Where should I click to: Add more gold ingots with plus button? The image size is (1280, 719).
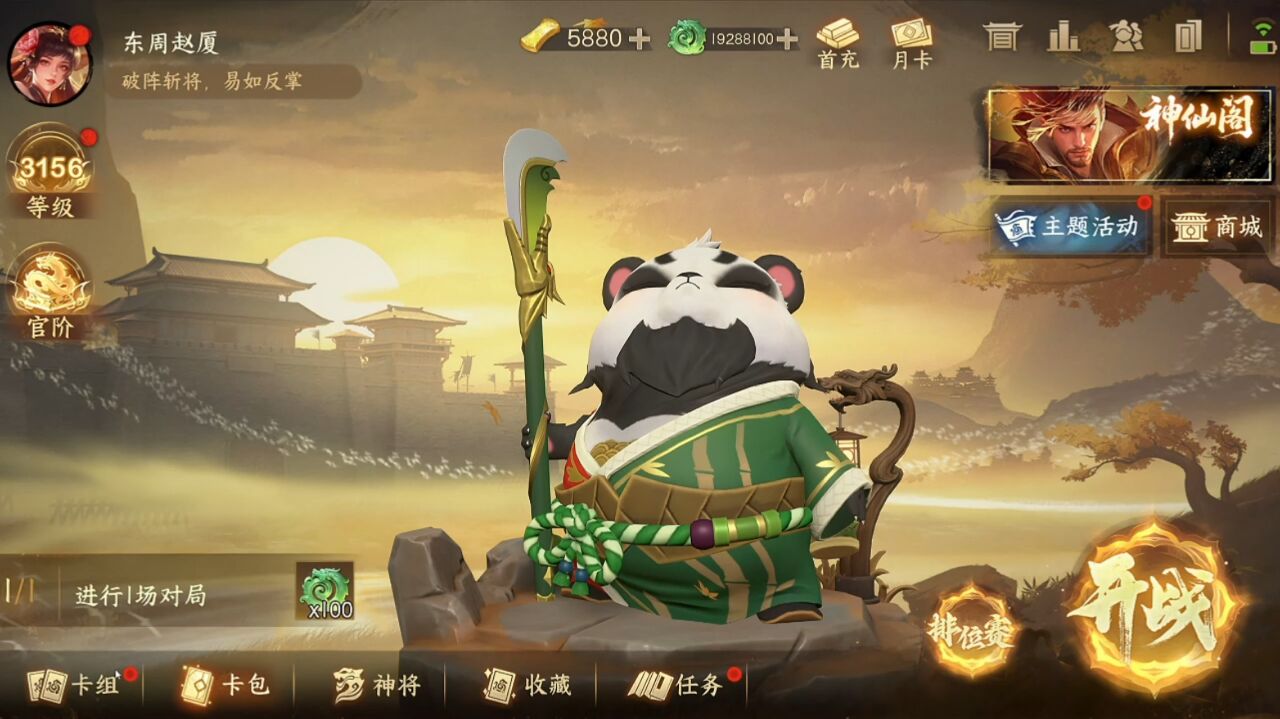[x=638, y=39]
